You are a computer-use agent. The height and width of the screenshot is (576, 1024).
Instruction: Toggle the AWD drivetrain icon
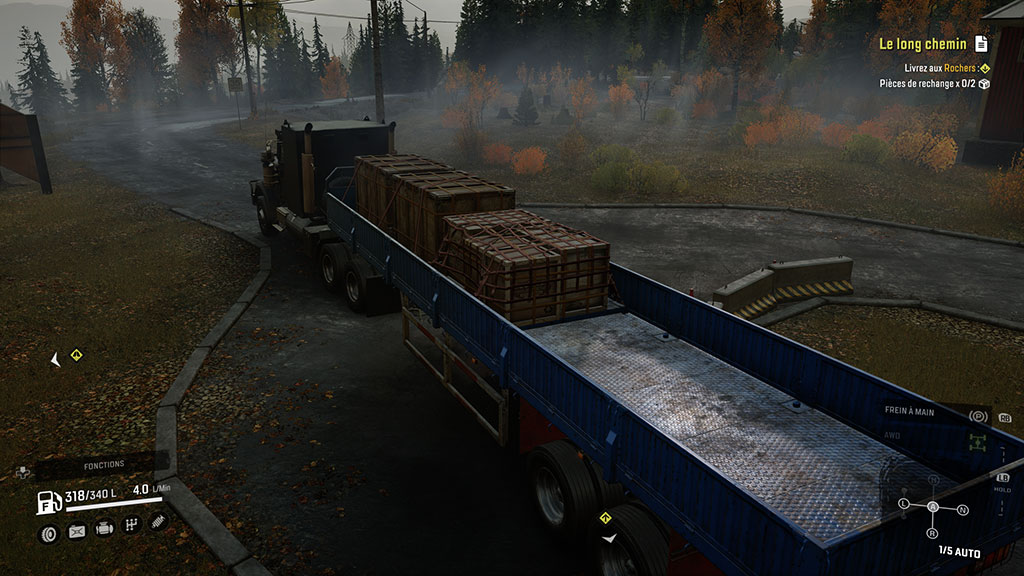coord(977,441)
